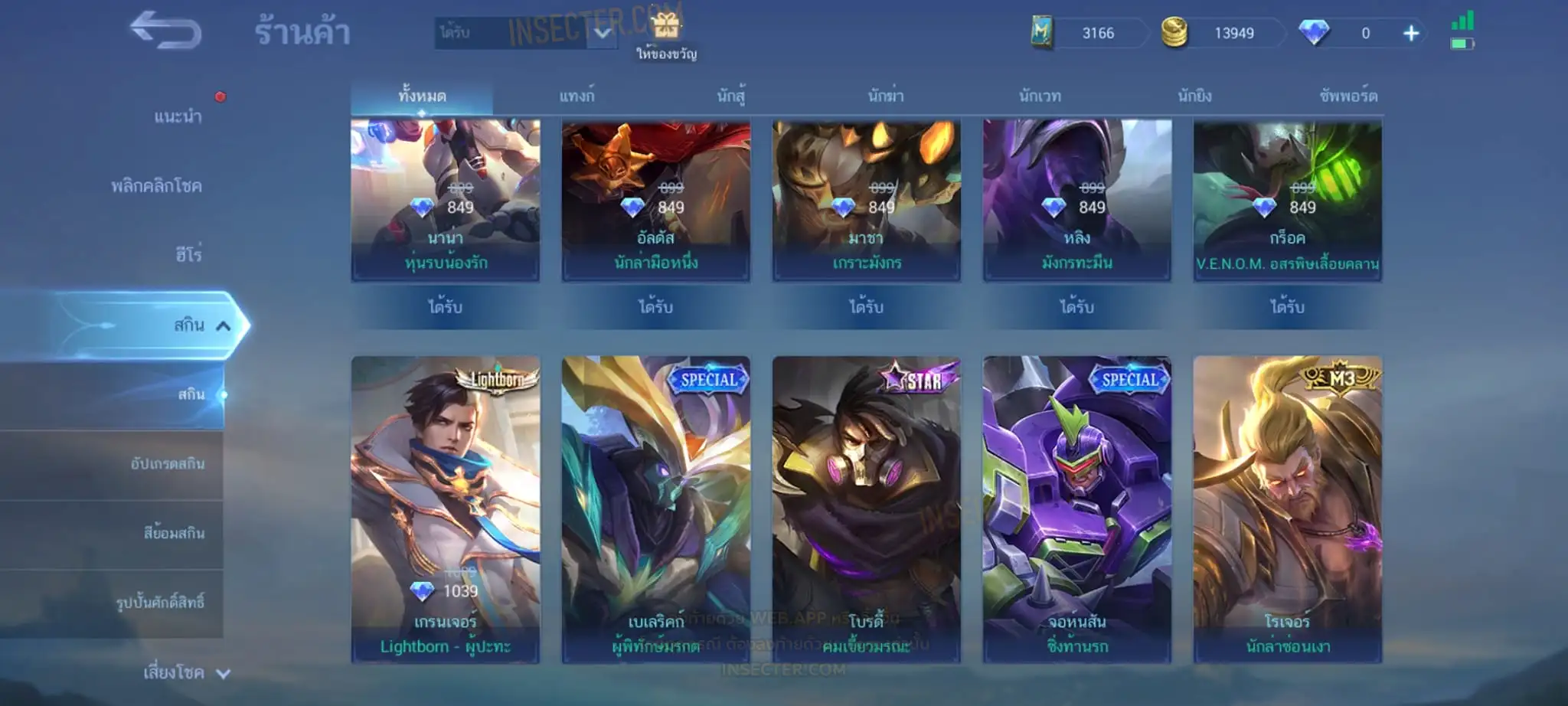Screen dimensions: 1568x706
Task: Open the gift giving icon
Action: (x=666, y=34)
